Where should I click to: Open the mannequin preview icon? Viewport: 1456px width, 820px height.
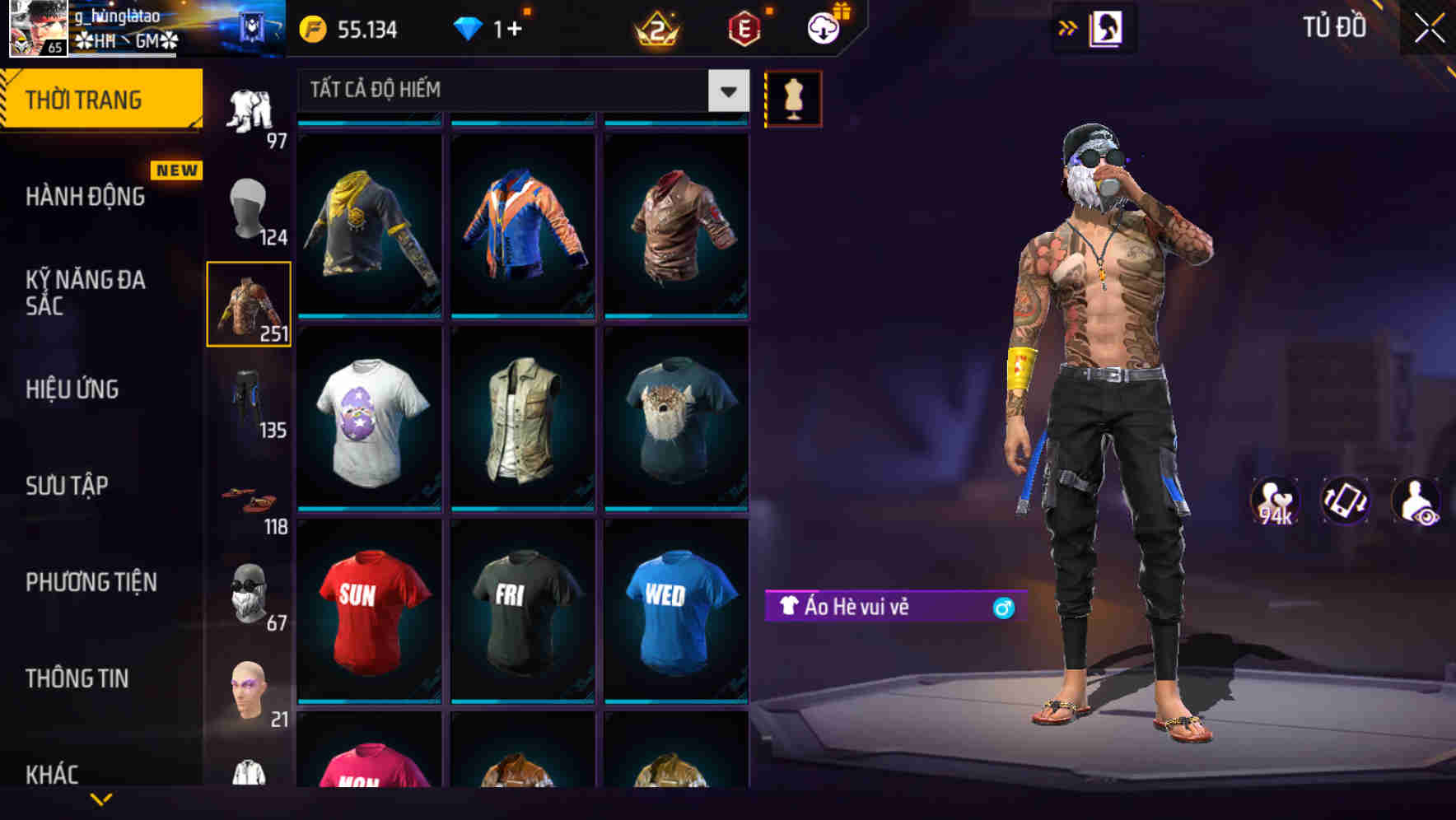tap(793, 97)
